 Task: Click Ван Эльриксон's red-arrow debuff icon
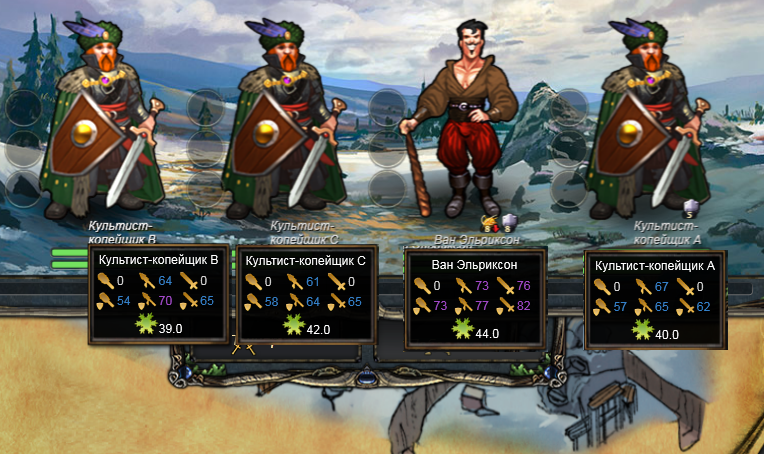tap(490, 222)
